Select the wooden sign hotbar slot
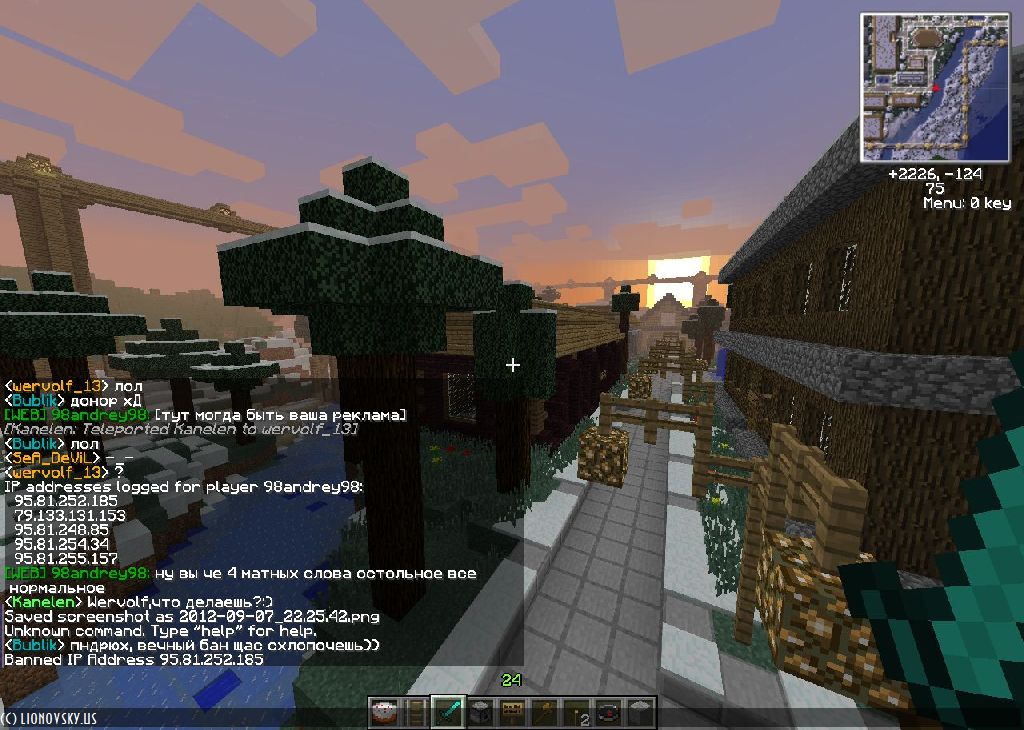 pos(512,712)
